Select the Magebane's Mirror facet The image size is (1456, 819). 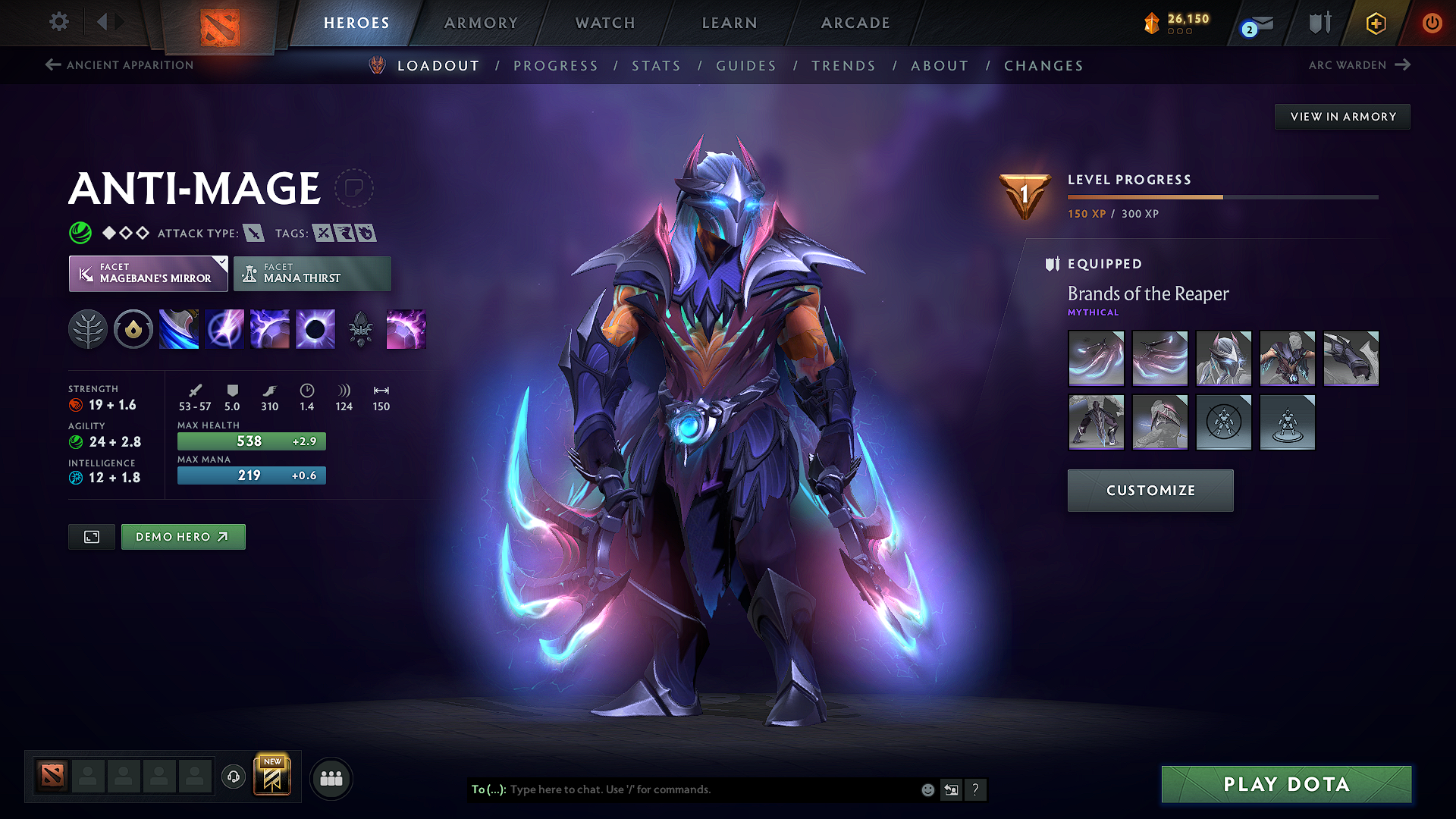point(148,273)
